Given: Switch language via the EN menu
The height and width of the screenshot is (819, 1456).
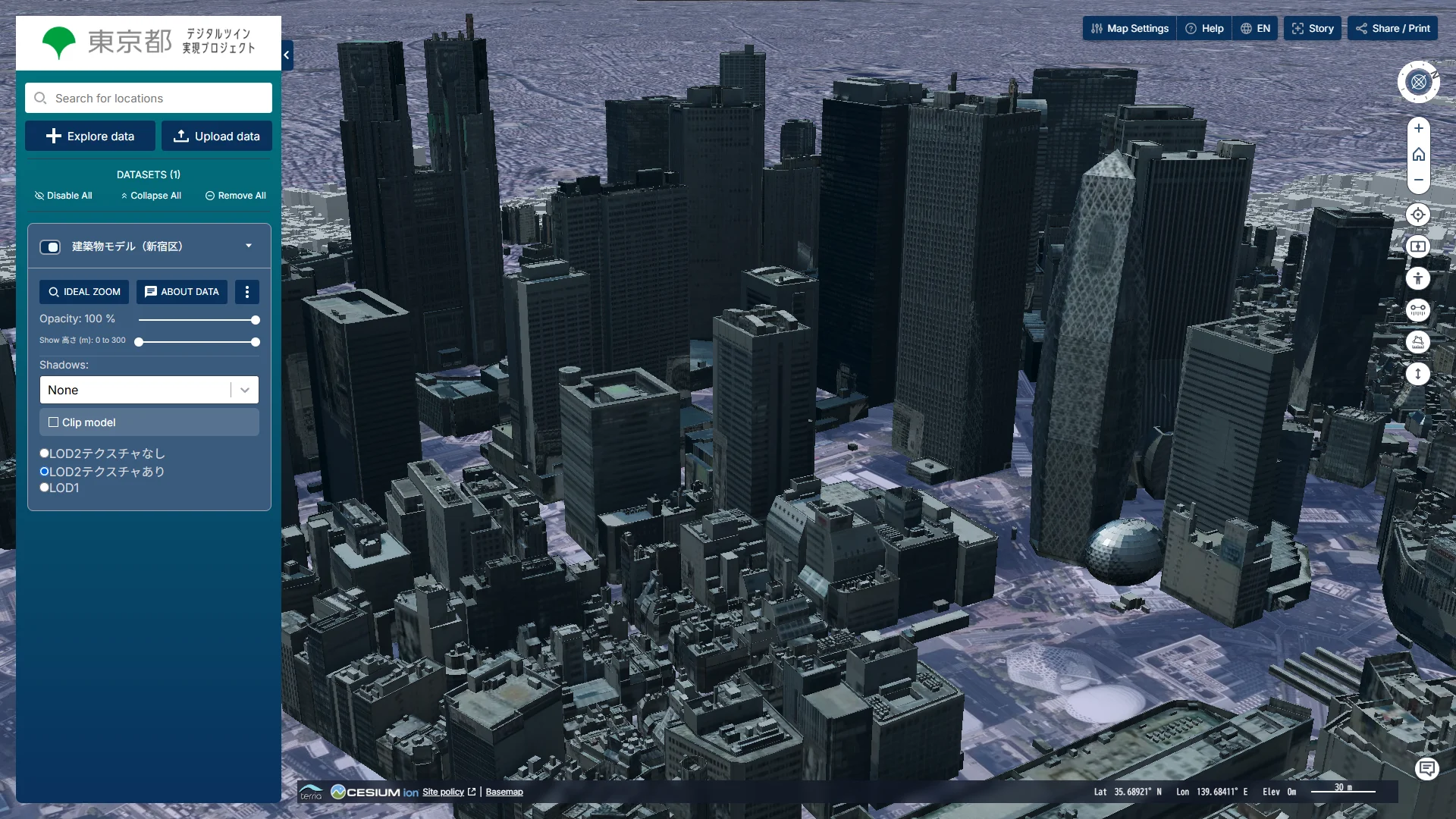Looking at the screenshot, I should pyautogui.click(x=1255, y=28).
